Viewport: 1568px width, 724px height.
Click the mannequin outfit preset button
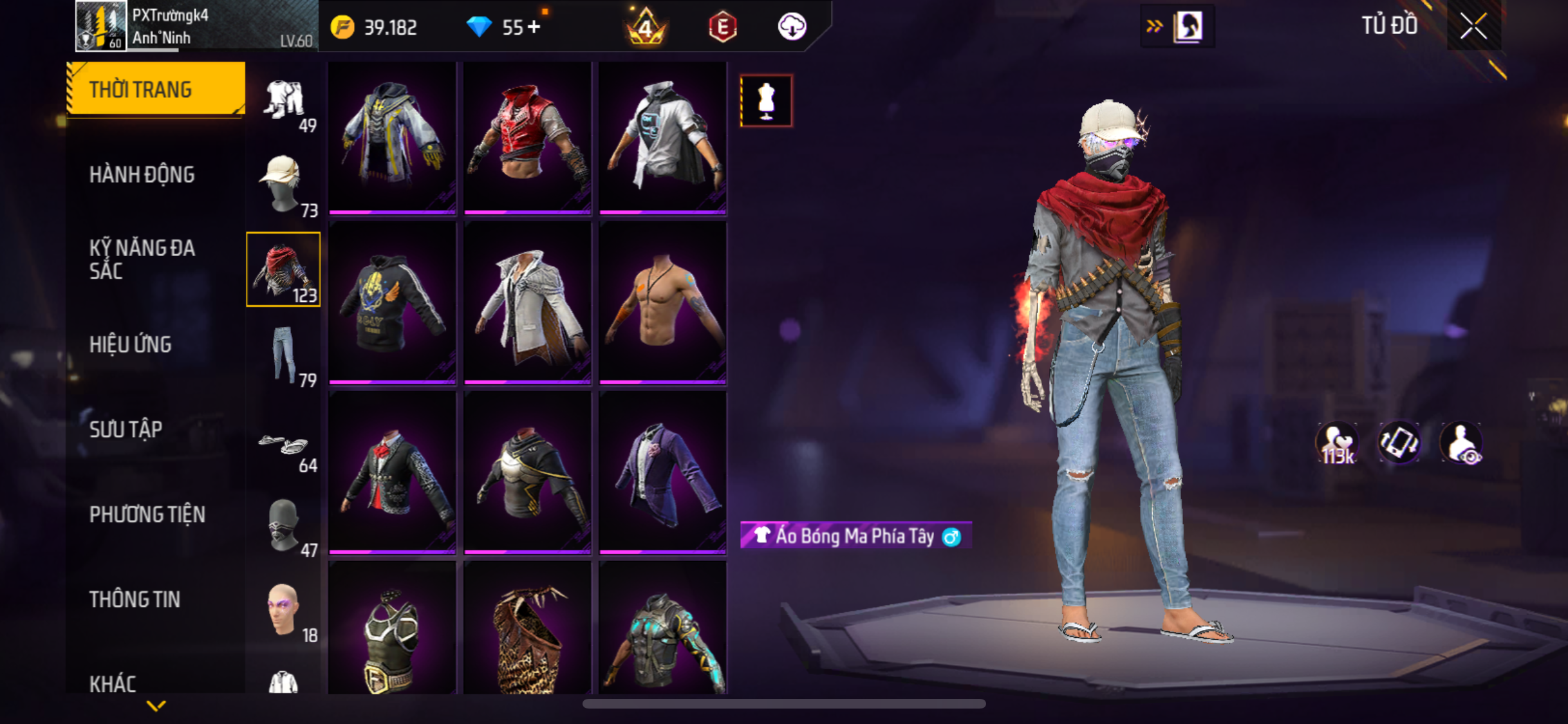(766, 101)
